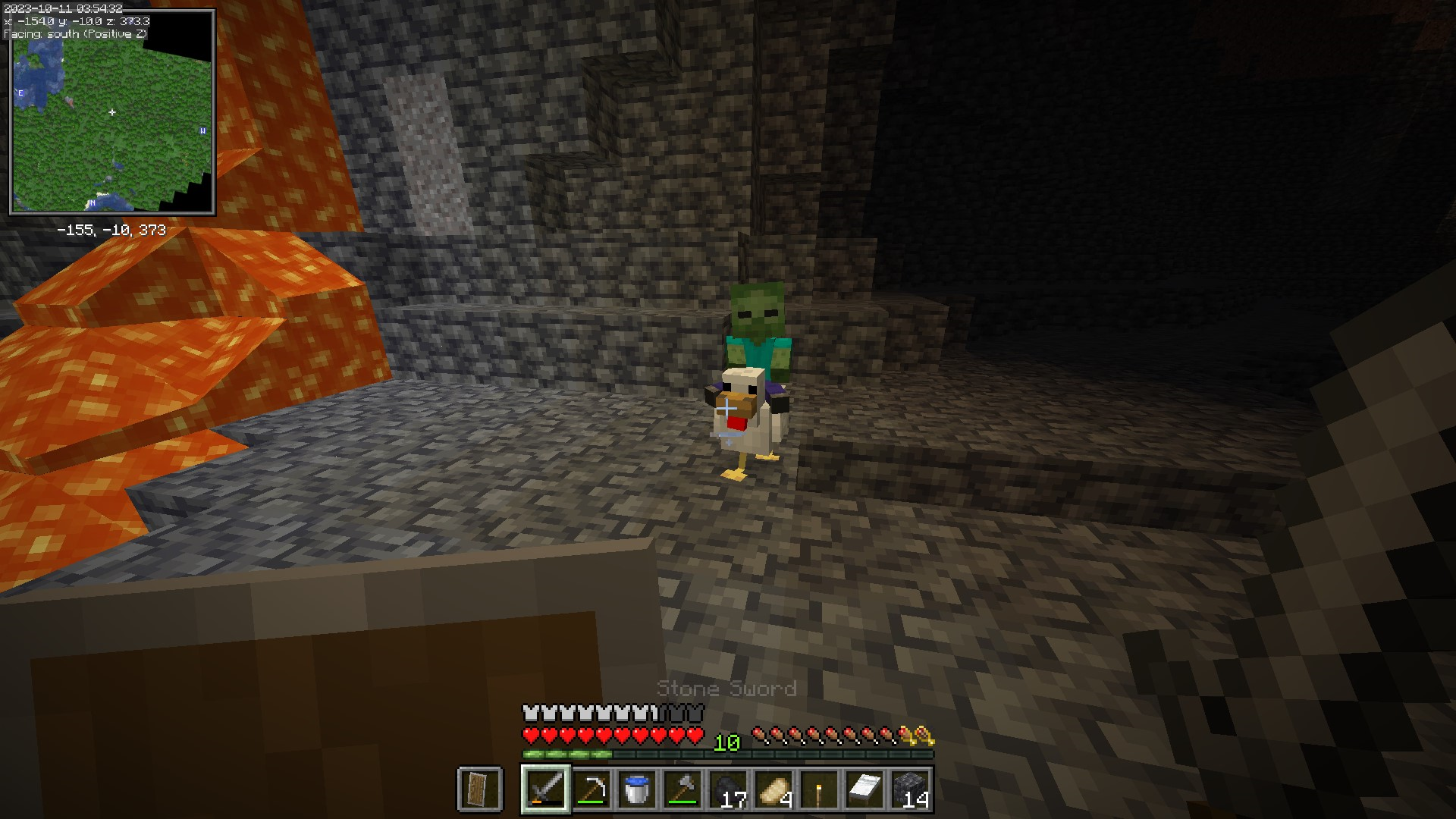Image resolution: width=1456 pixels, height=819 pixels.
Task: Pick the coal stack of 17
Action: coord(728,789)
